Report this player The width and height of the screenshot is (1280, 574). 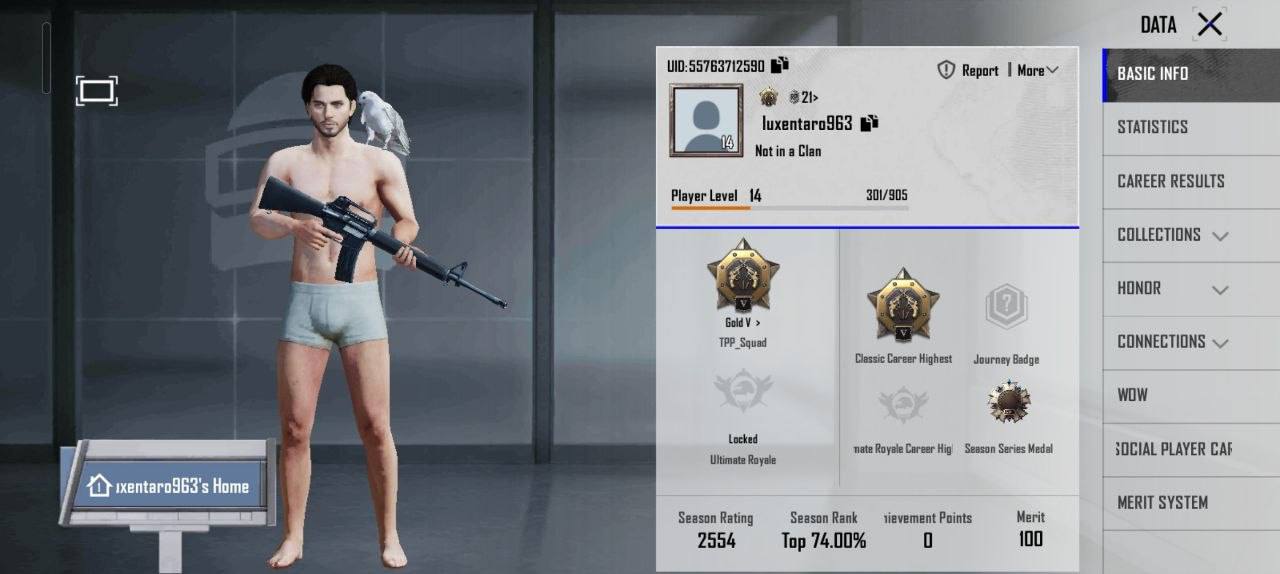(x=968, y=70)
